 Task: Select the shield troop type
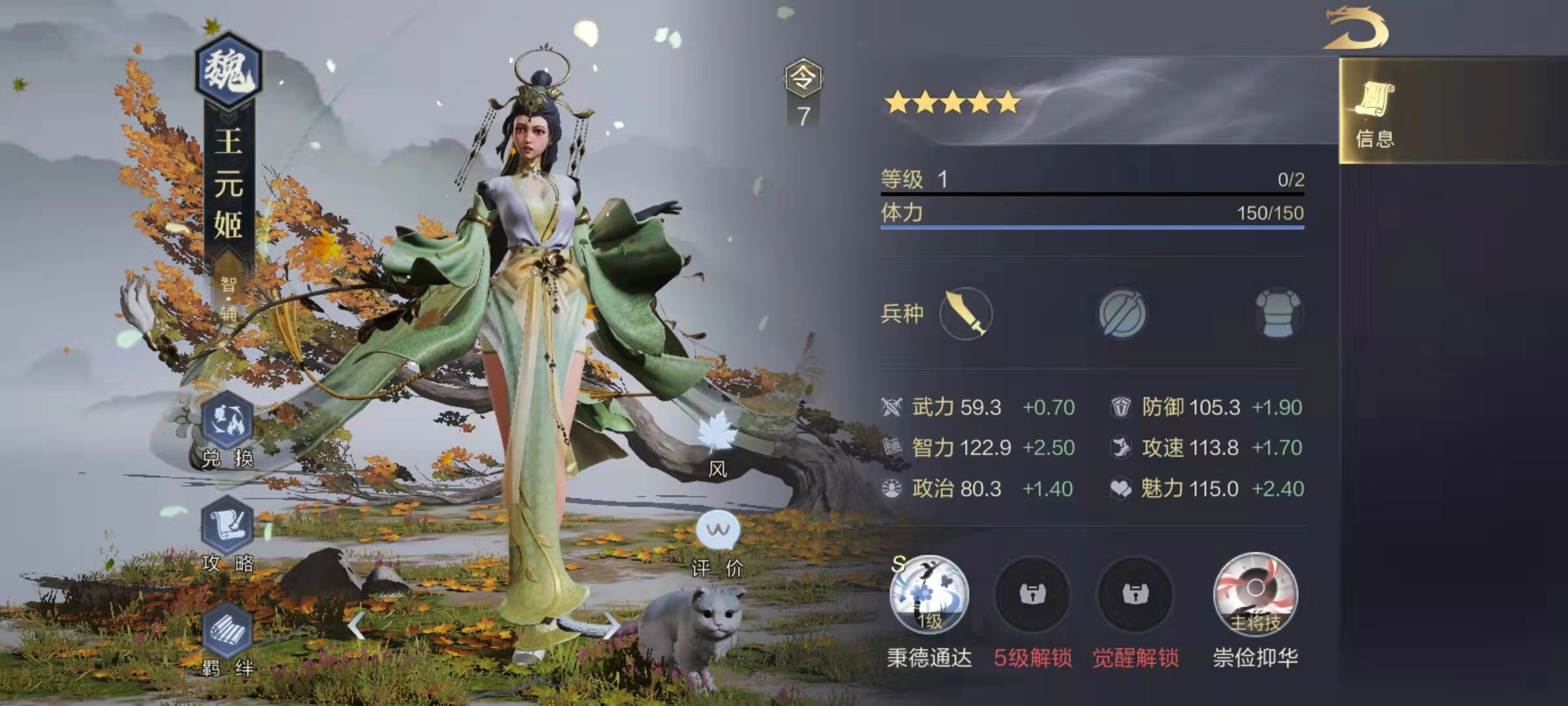tap(1124, 314)
